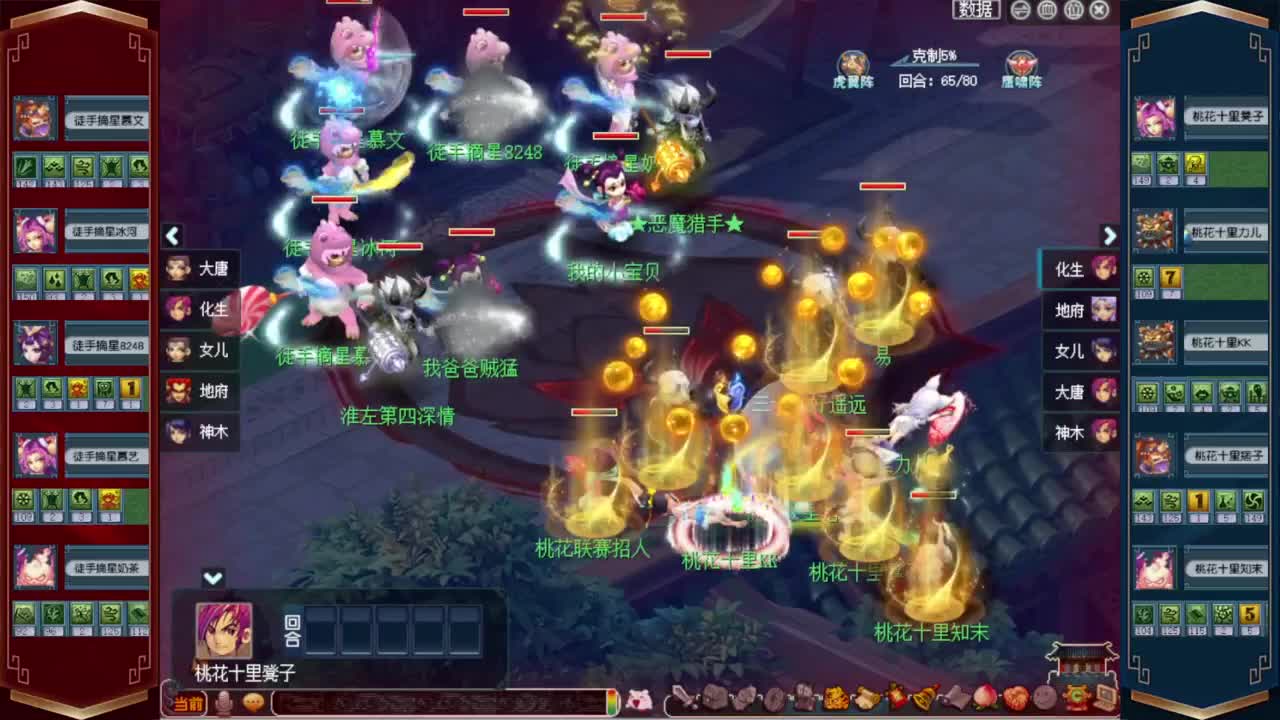The height and width of the screenshot is (720, 1280).
Task: Click the down chevron above 桃花十里凳子 portrait
Action: pos(211,577)
